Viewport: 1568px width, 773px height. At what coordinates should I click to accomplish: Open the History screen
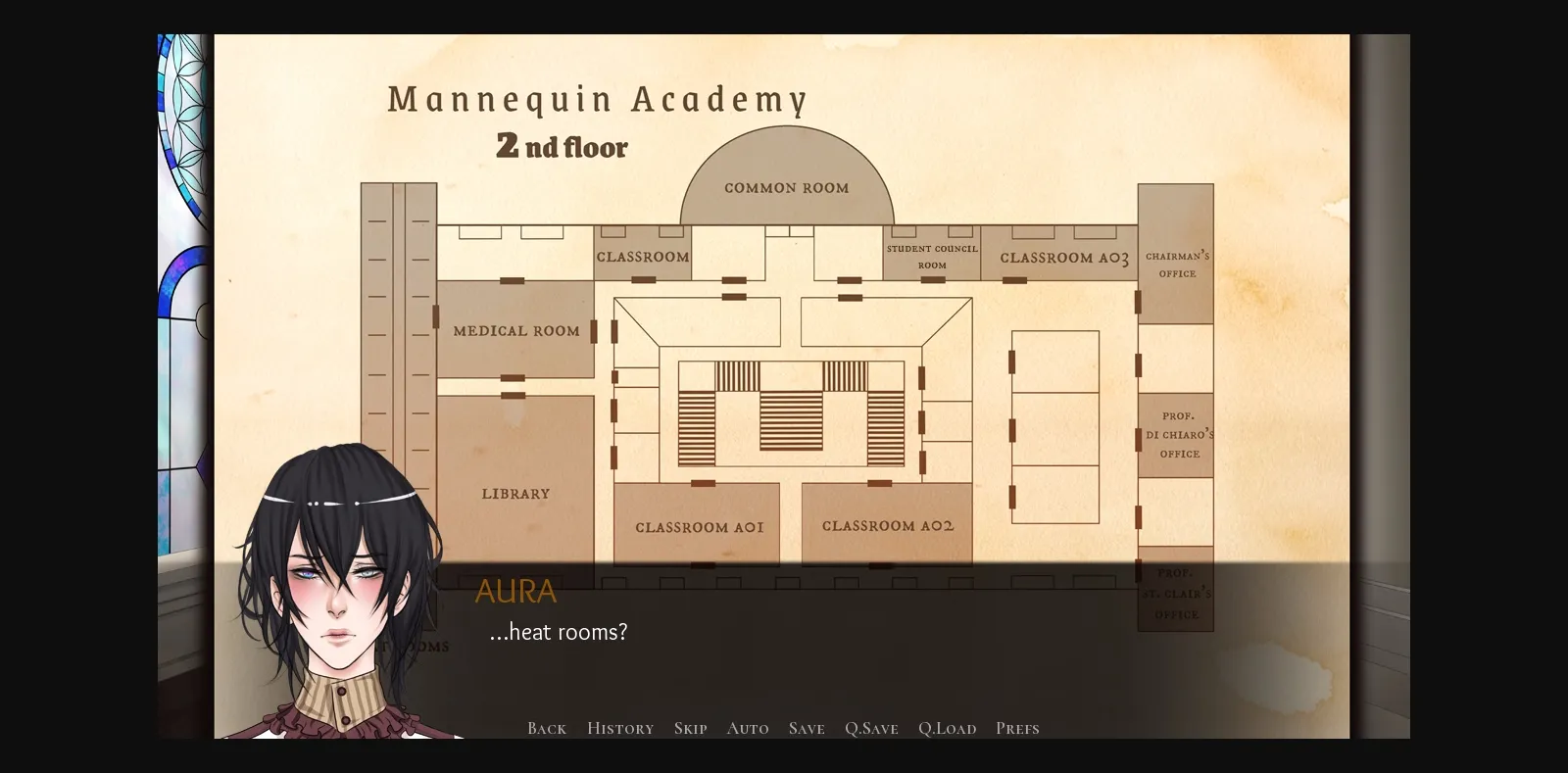click(x=619, y=728)
